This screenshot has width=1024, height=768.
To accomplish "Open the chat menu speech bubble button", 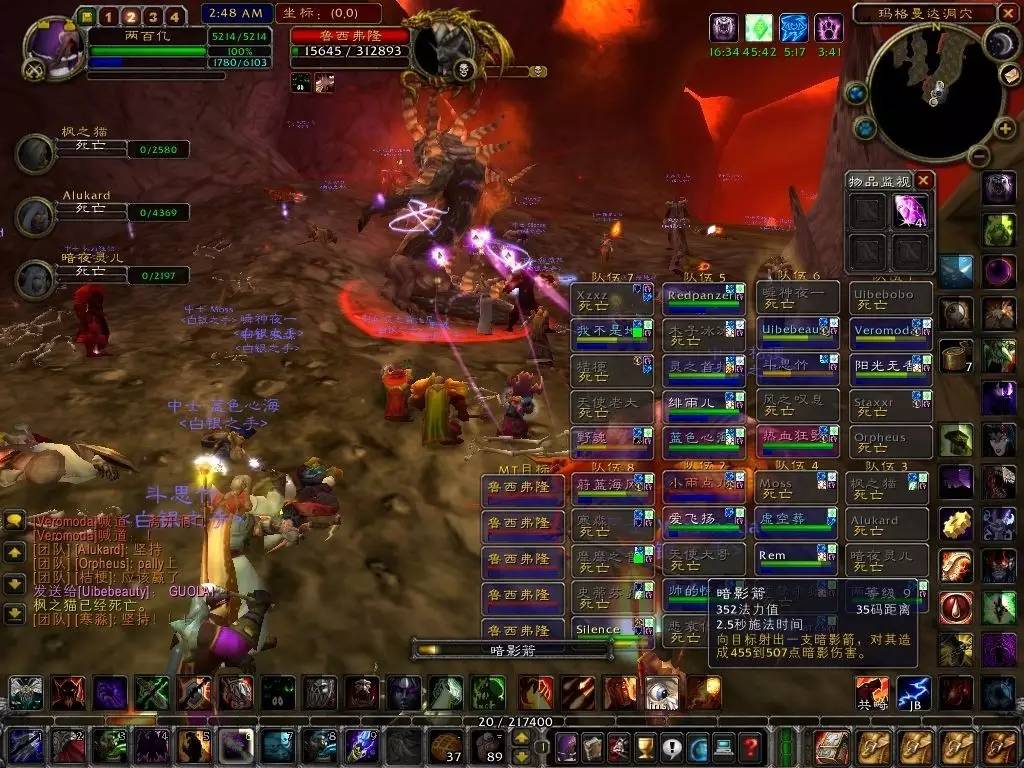I will coord(15,521).
